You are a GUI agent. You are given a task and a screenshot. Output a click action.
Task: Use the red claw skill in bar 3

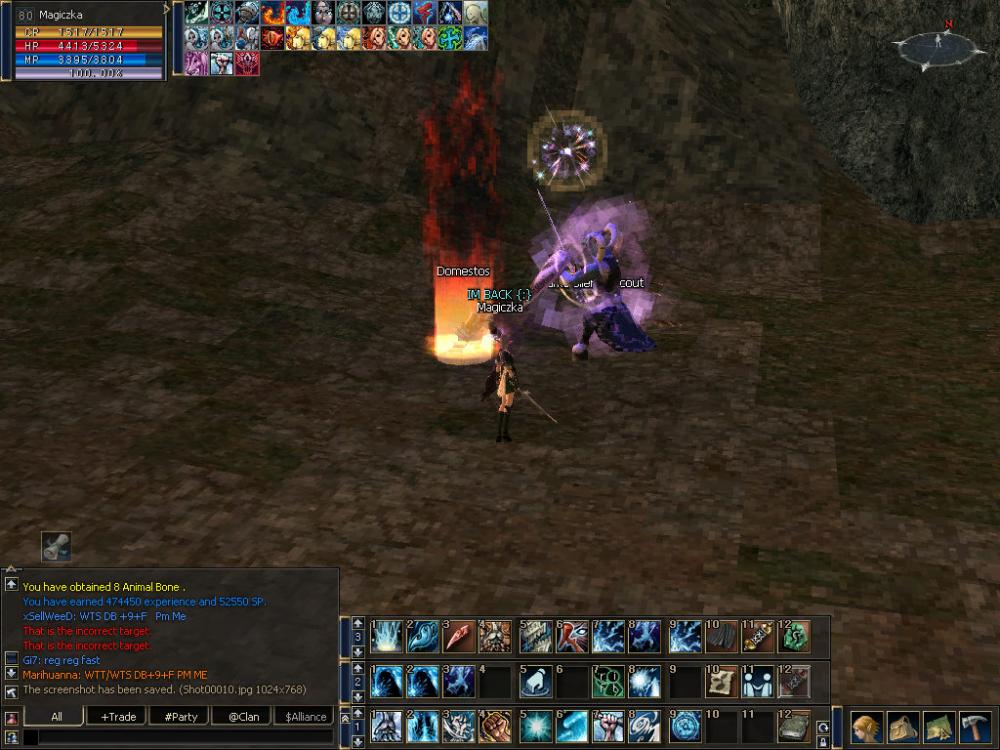coord(460,637)
